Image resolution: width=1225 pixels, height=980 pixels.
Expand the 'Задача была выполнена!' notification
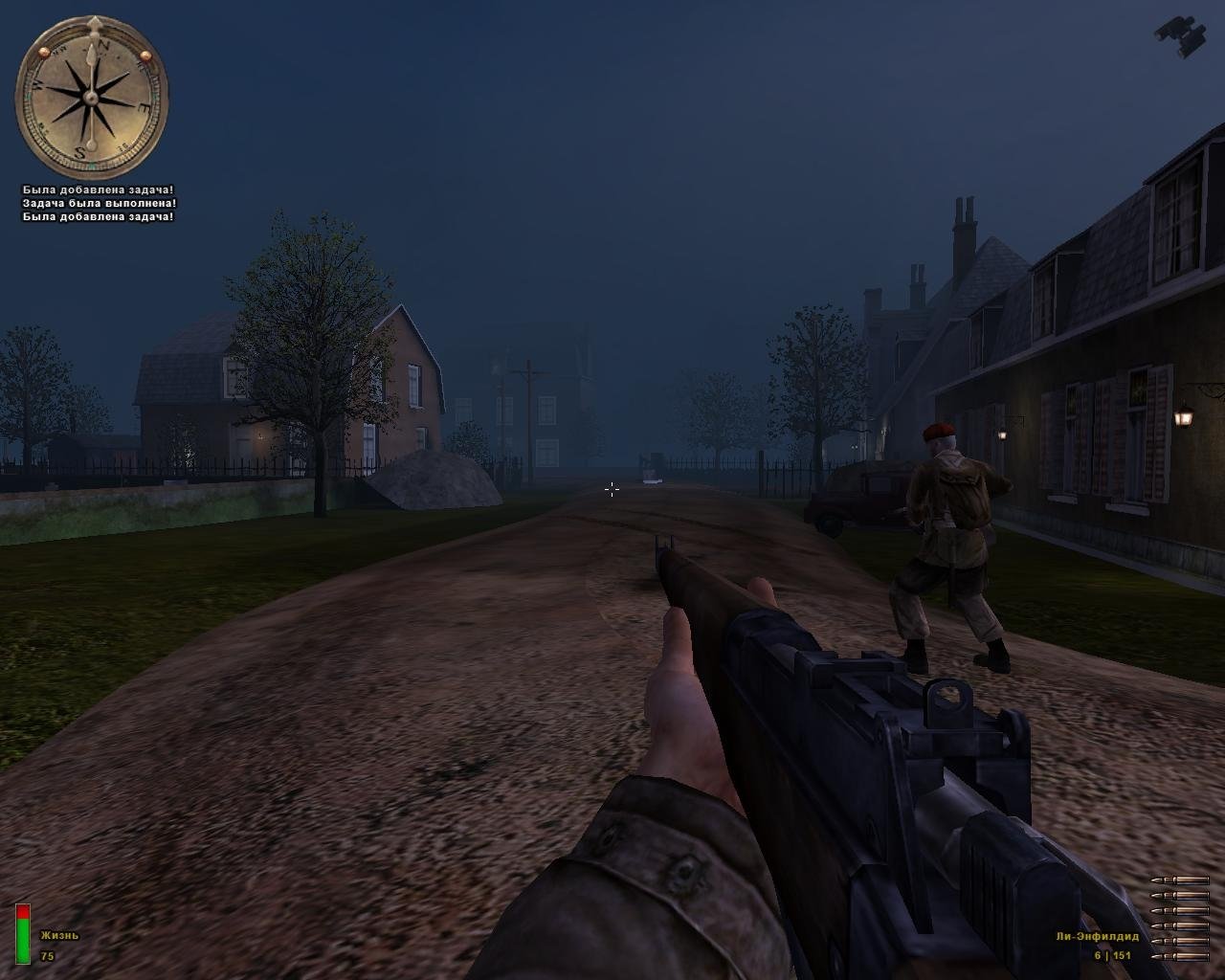(99, 203)
